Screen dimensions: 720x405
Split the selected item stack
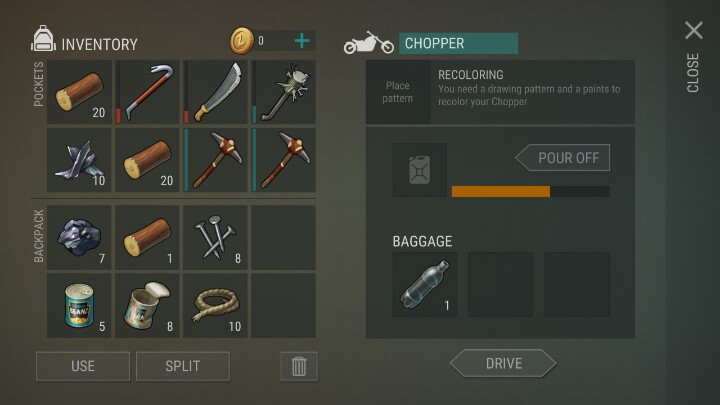183,365
